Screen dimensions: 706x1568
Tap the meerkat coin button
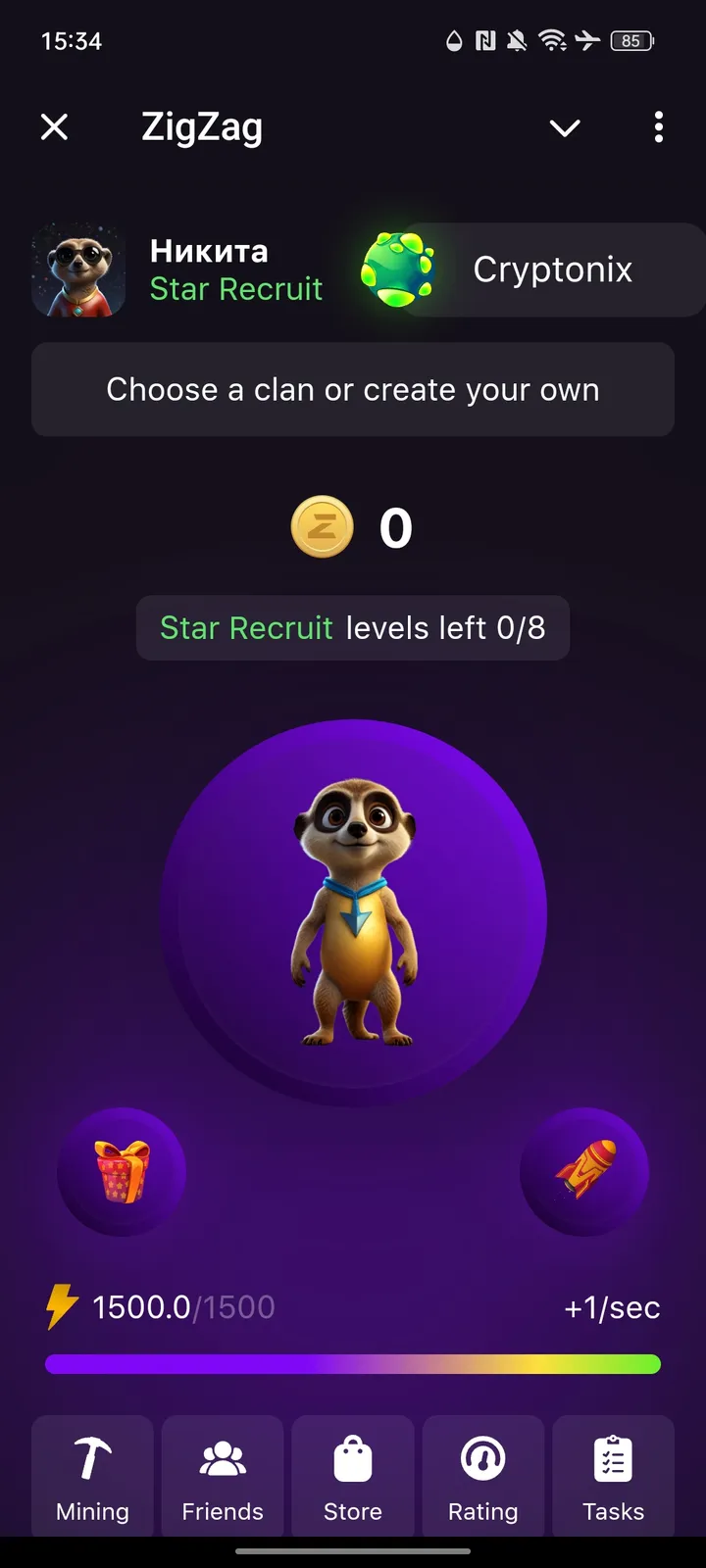[354, 913]
